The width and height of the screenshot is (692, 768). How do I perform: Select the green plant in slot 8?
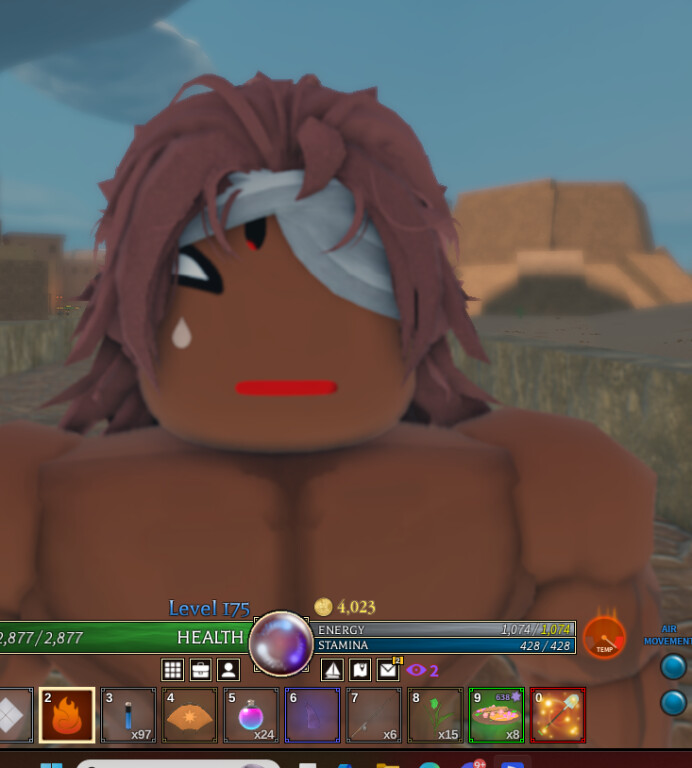pyautogui.click(x=435, y=715)
